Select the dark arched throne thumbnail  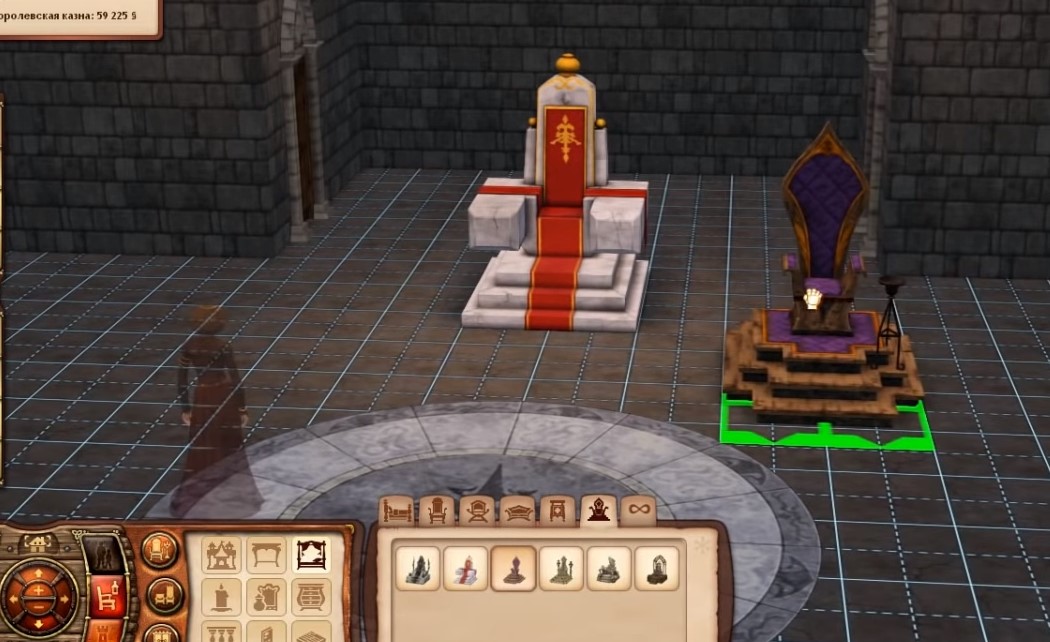tap(657, 568)
